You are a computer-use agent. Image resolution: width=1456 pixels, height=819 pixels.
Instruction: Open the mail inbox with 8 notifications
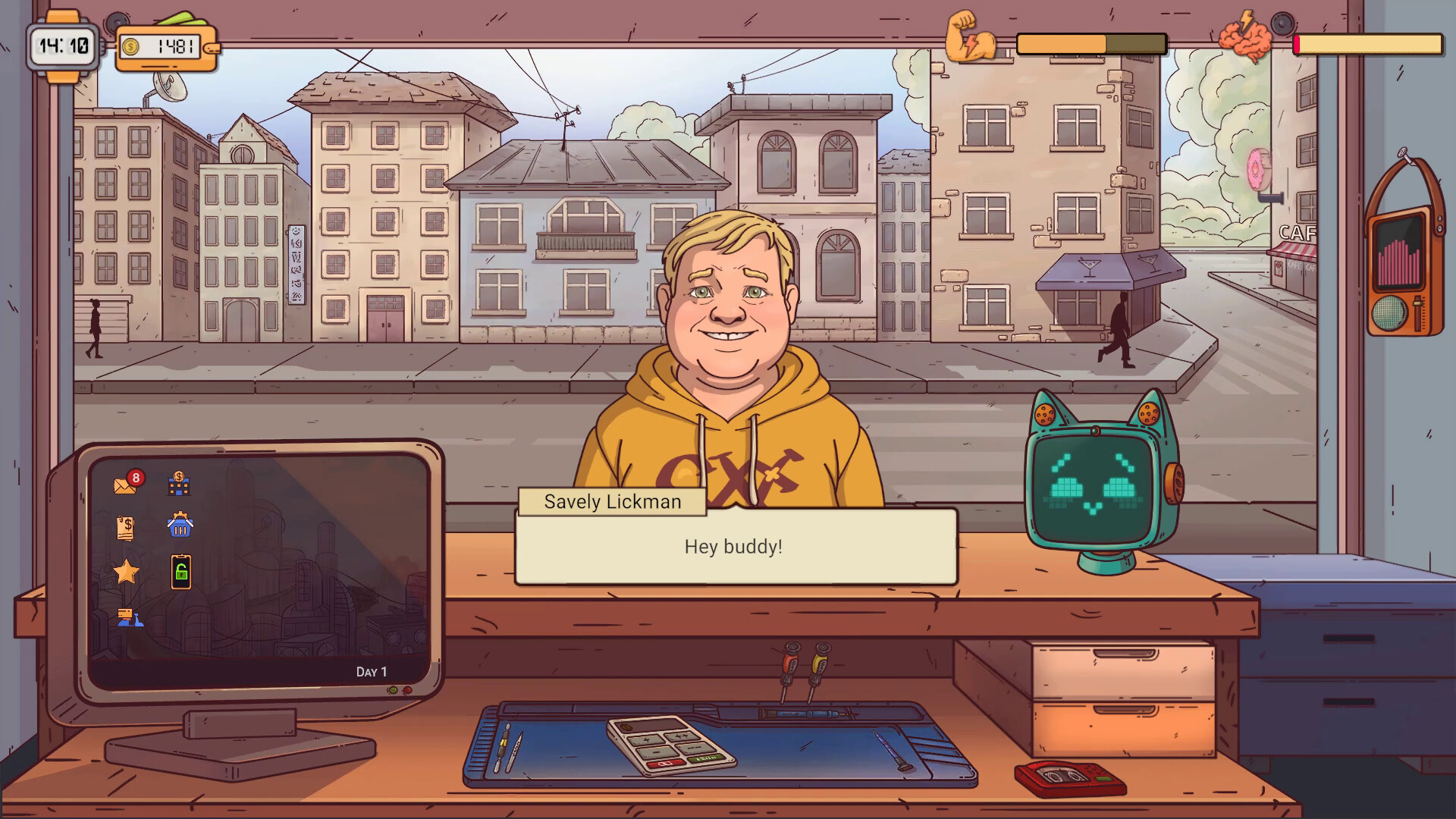click(125, 485)
